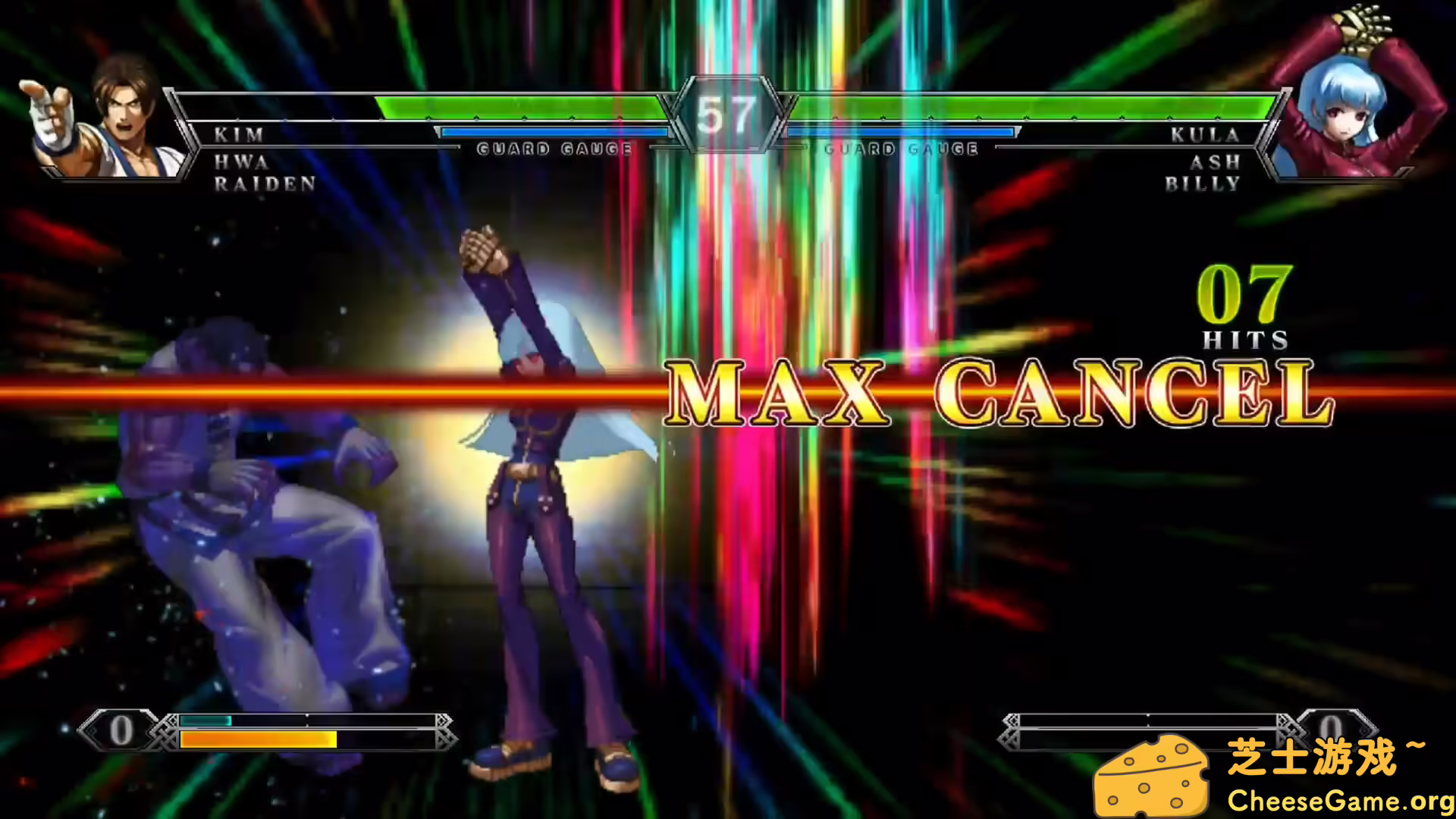This screenshot has width=1456, height=819.
Task: Select the KULA name label
Action: tap(1204, 134)
